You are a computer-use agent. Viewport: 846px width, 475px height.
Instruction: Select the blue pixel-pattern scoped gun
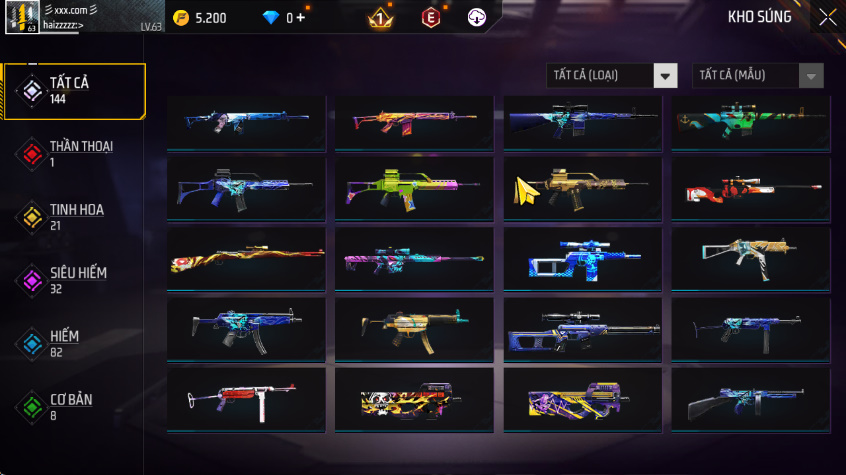584,258
